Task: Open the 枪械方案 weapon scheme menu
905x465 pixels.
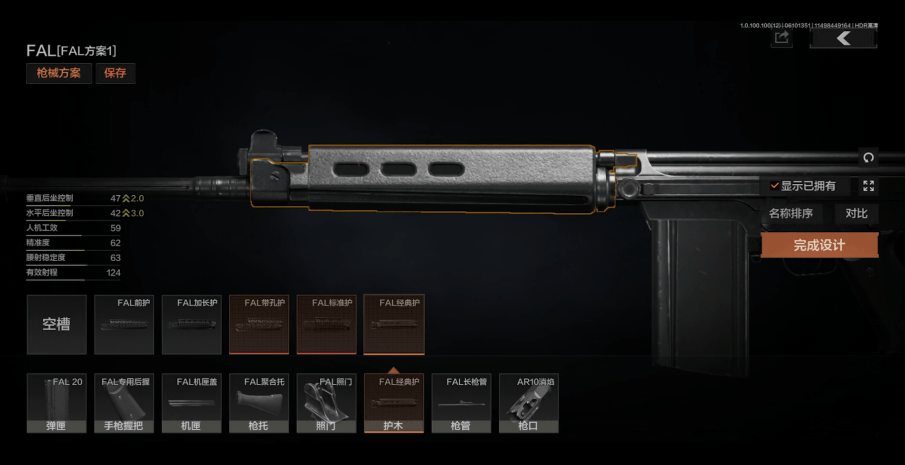Action: [x=59, y=73]
